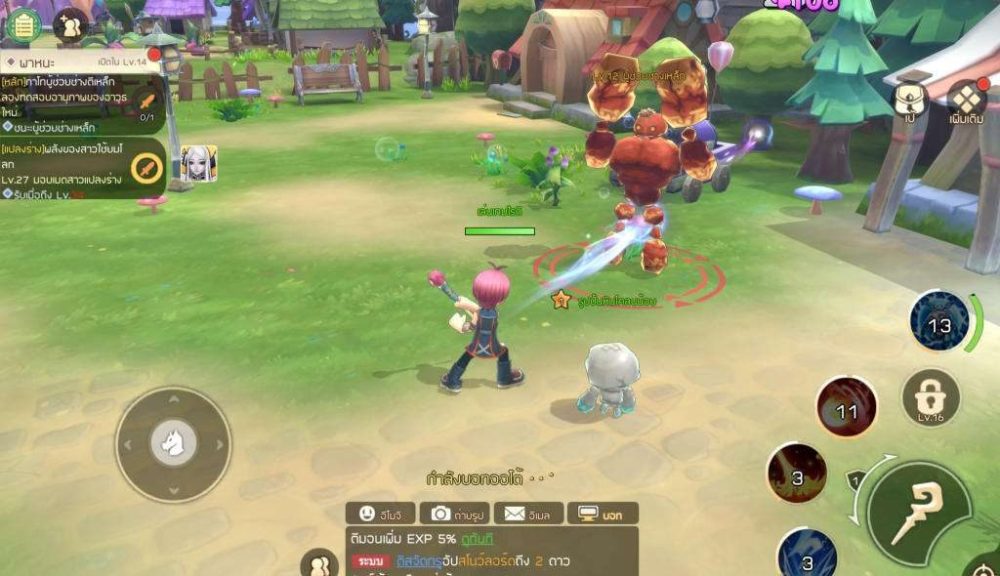Open the emote (อีโมจิ) button
Screen dimensions: 1000x576
(380, 513)
